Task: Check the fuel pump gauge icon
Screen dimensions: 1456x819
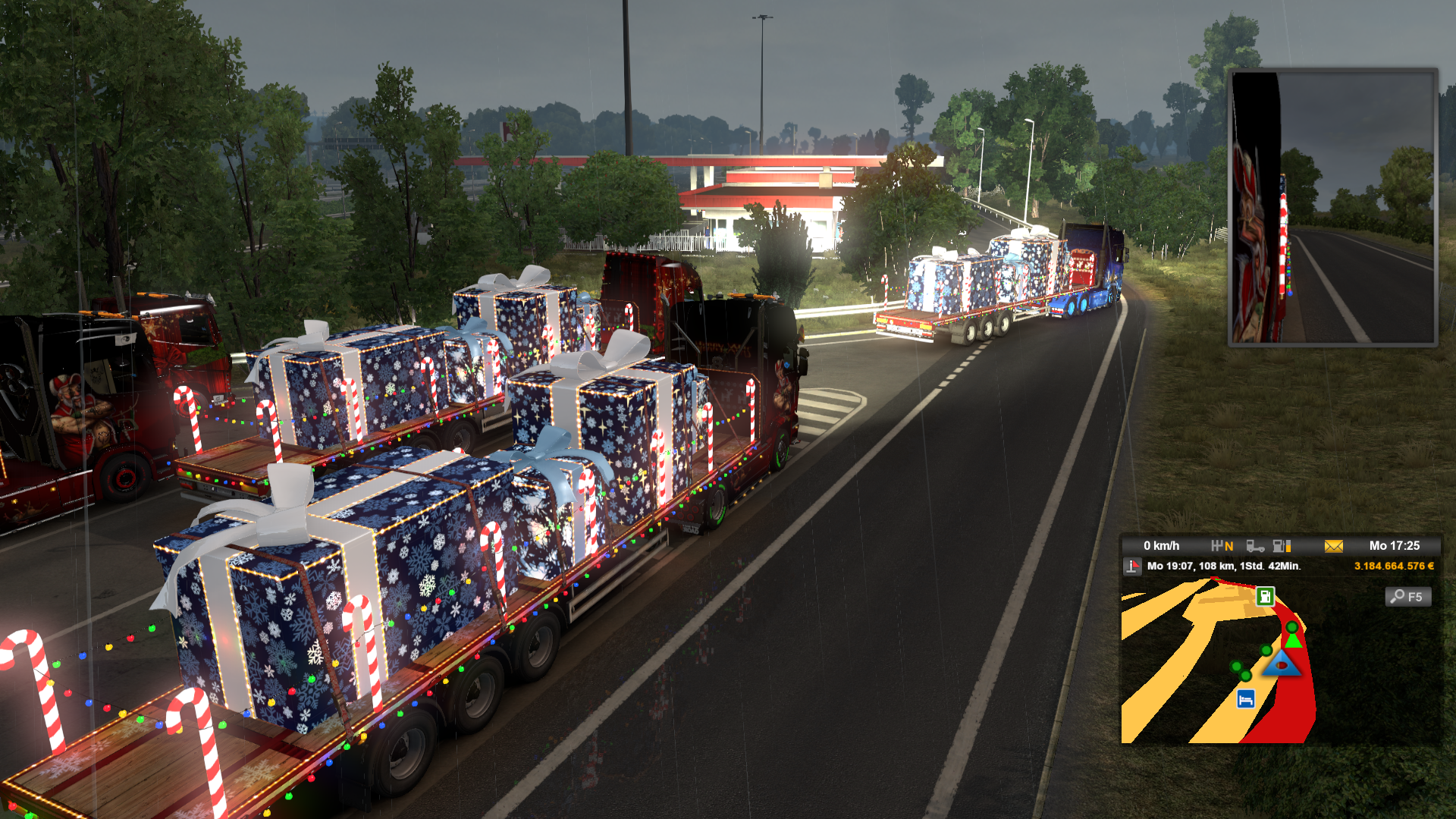Action: [1282, 546]
